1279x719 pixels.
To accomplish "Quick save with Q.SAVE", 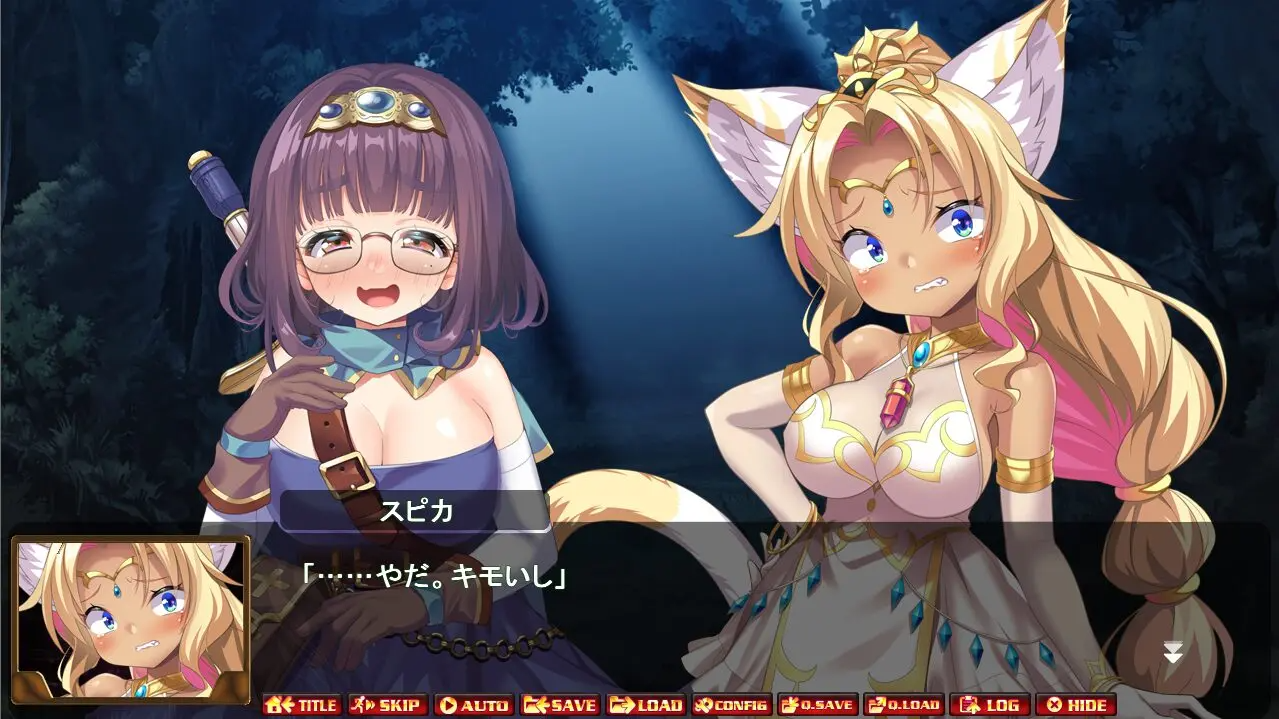I will pyautogui.click(x=817, y=705).
